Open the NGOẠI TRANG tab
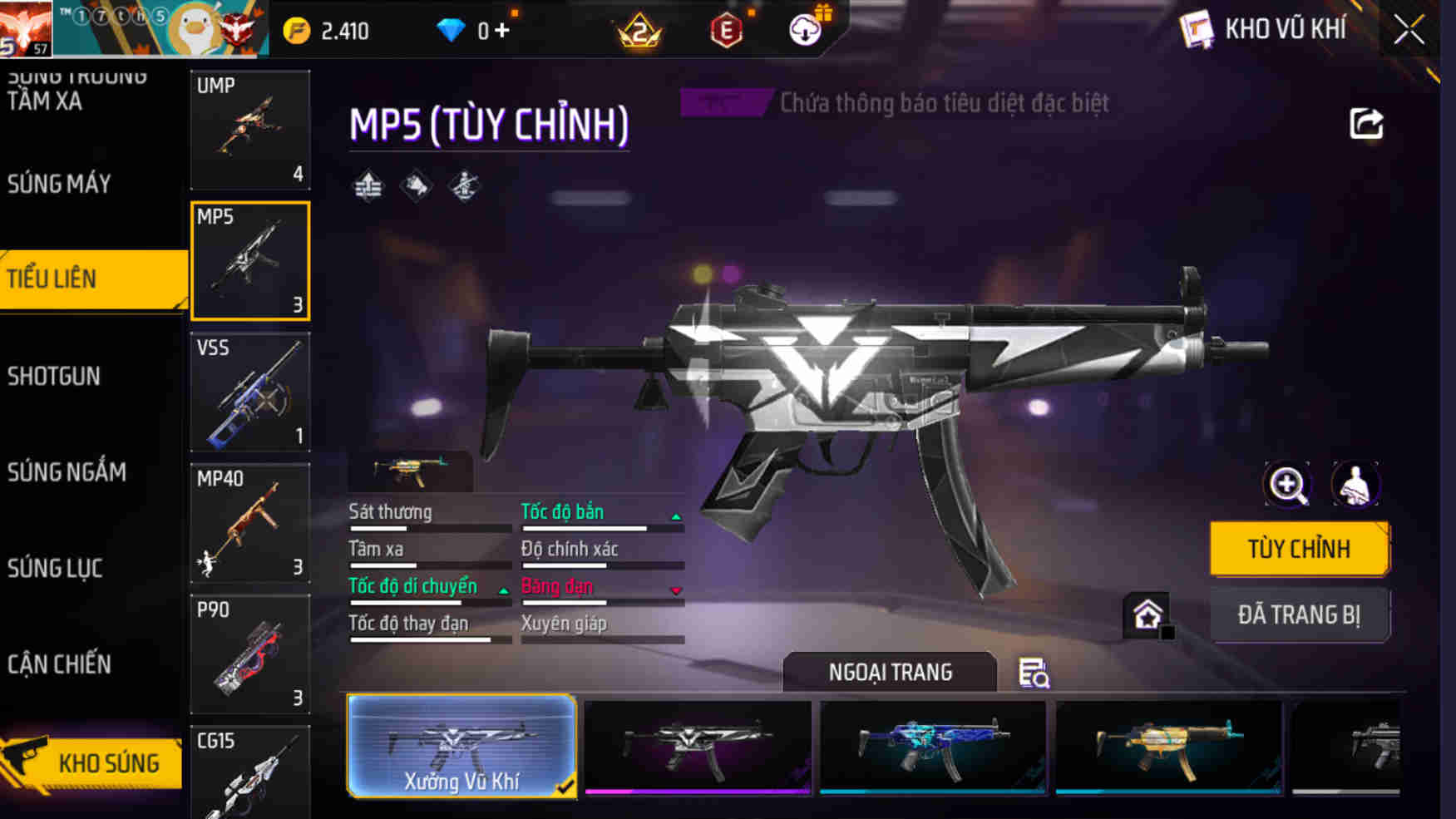Screen dimensions: 1456x819 pyautogui.click(x=889, y=672)
